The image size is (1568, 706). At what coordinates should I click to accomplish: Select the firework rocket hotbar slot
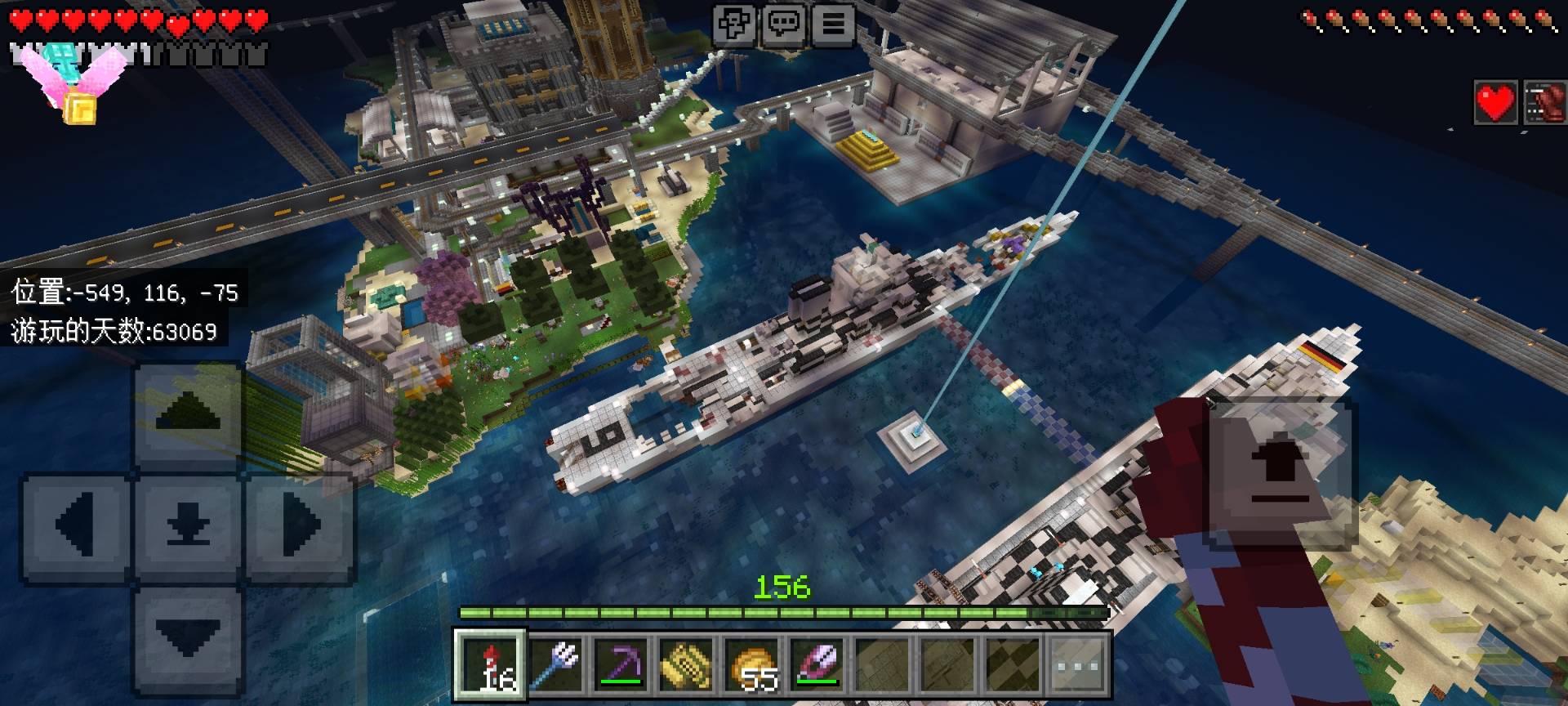[x=490, y=665]
